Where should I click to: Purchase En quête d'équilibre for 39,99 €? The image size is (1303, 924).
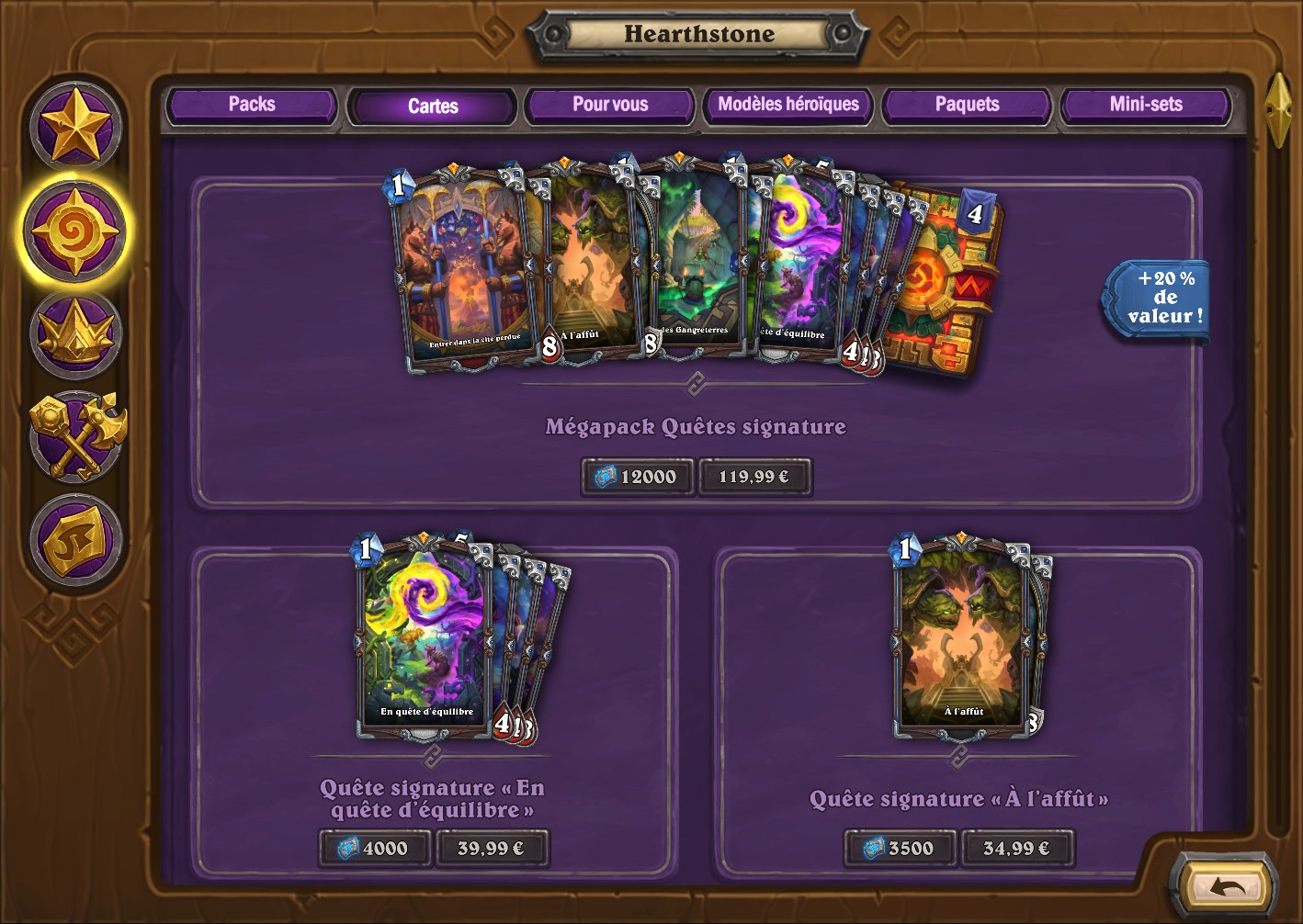(492, 849)
